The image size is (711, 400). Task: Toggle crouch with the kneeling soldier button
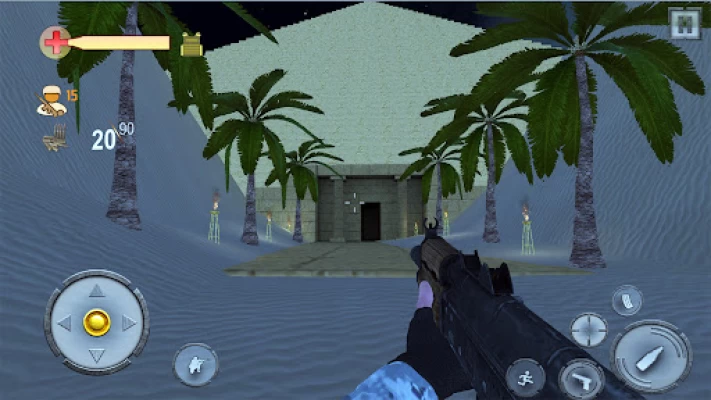pos(196,364)
